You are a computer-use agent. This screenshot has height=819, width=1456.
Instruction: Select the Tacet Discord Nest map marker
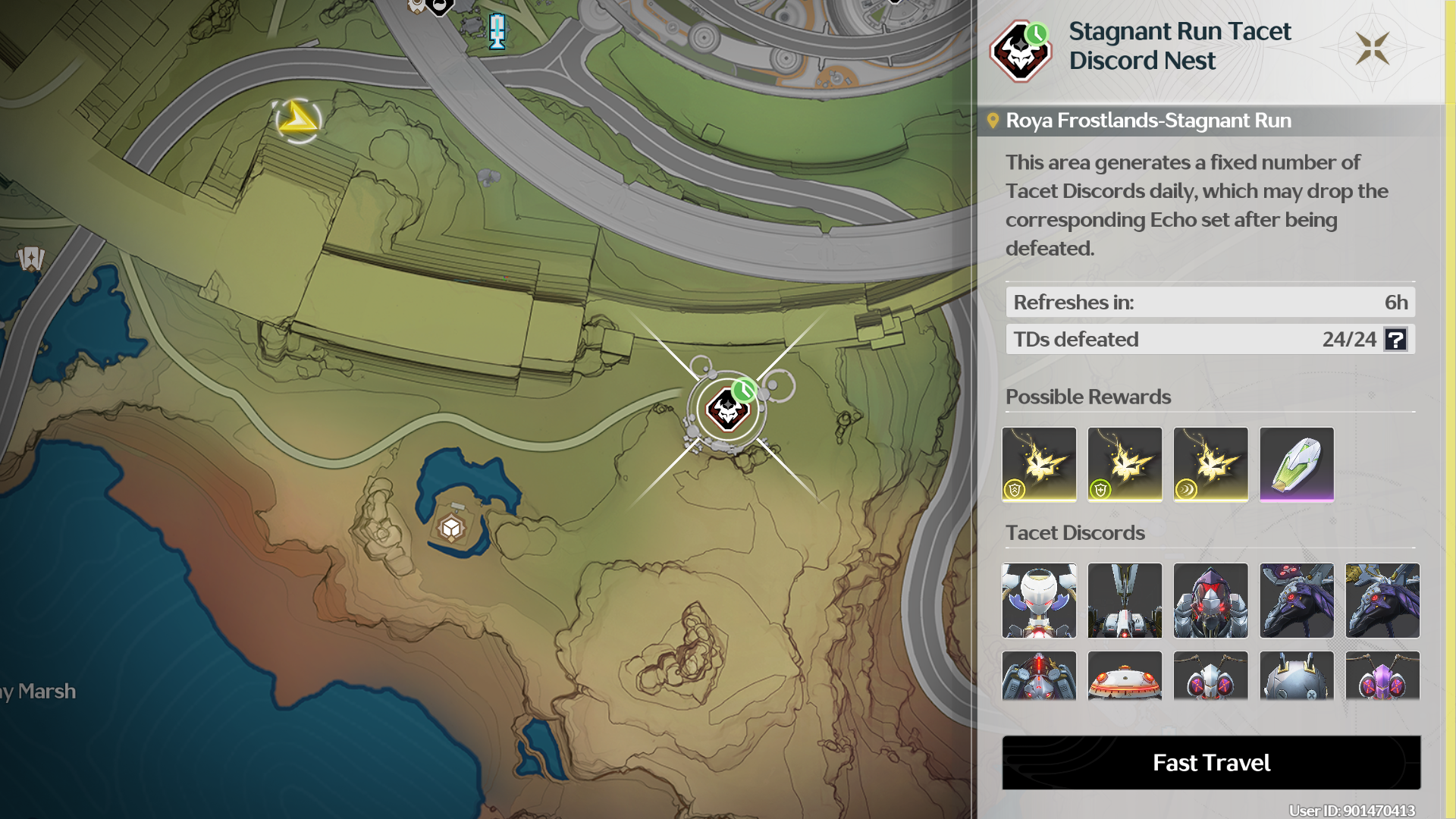click(x=728, y=410)
